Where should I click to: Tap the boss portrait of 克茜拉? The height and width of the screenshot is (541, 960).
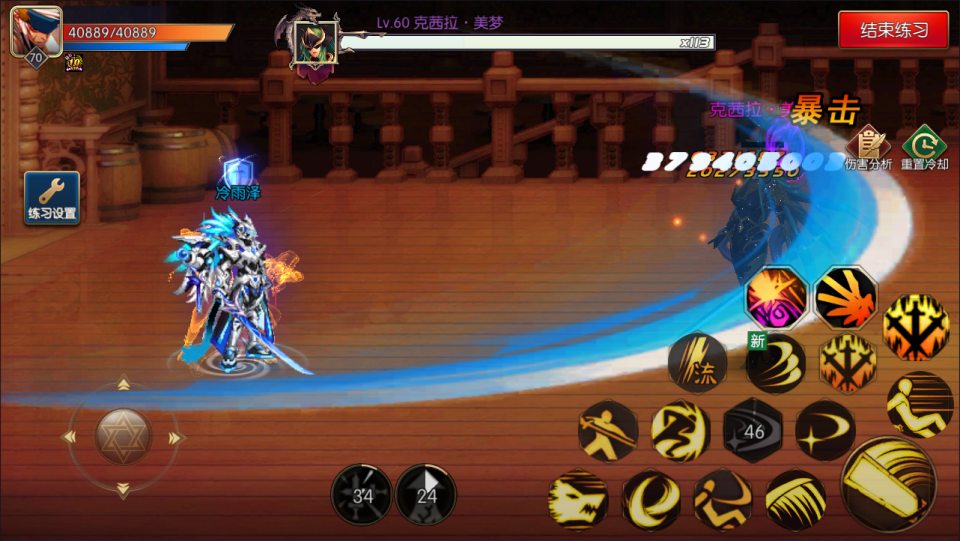[314, 44]
